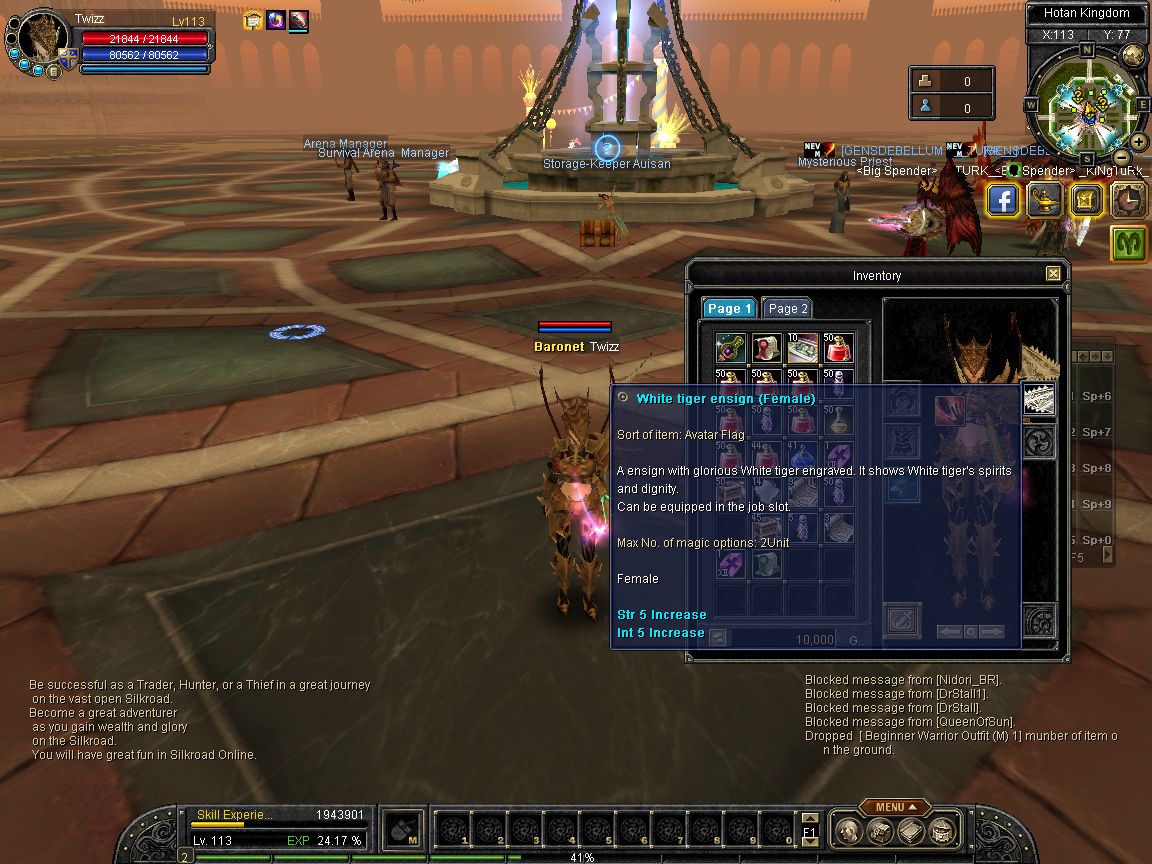Click the Hotan Kingdom minimap

coord(1086,104)
